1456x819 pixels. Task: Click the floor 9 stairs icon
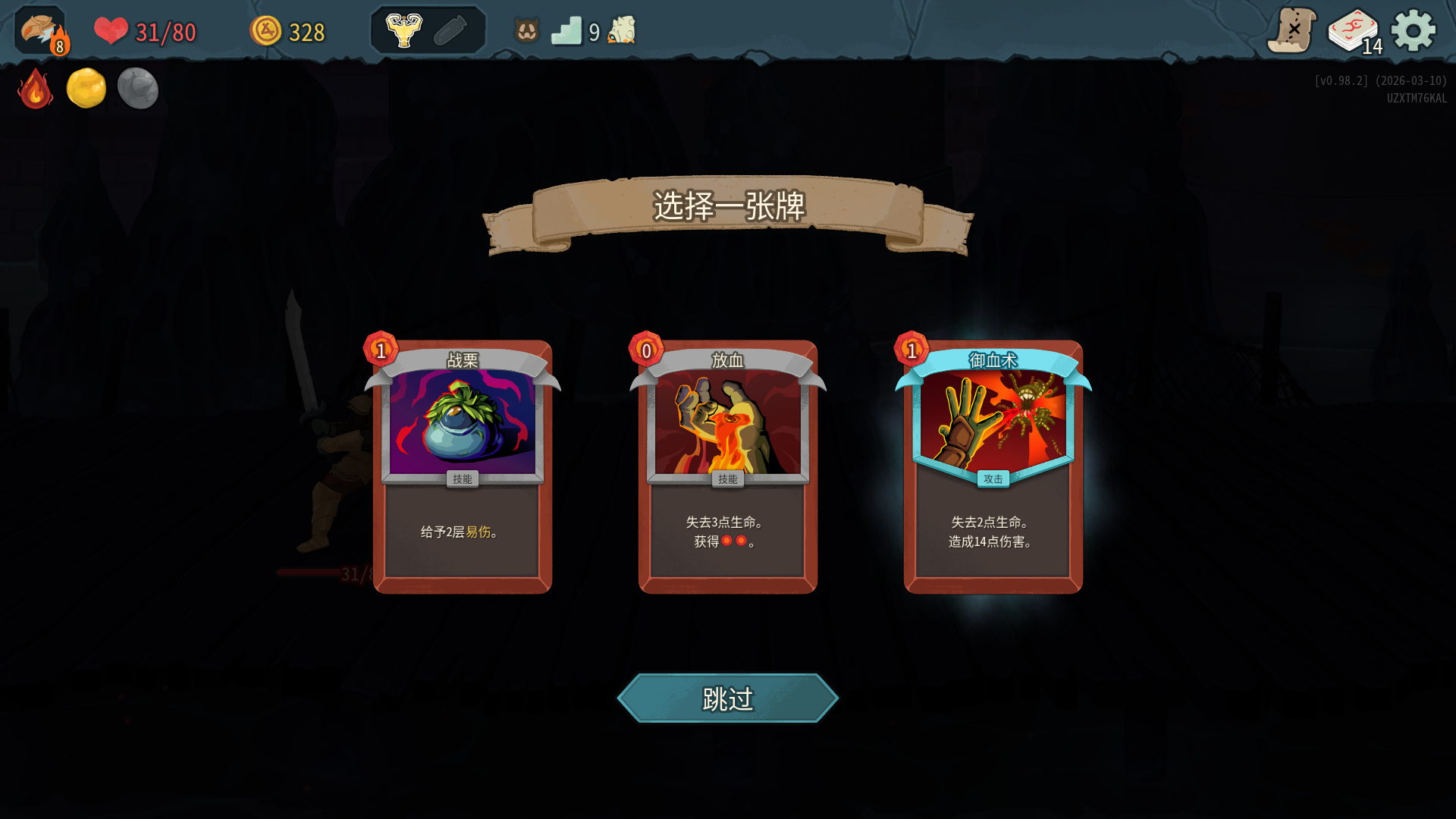click(x=566, y=31)
